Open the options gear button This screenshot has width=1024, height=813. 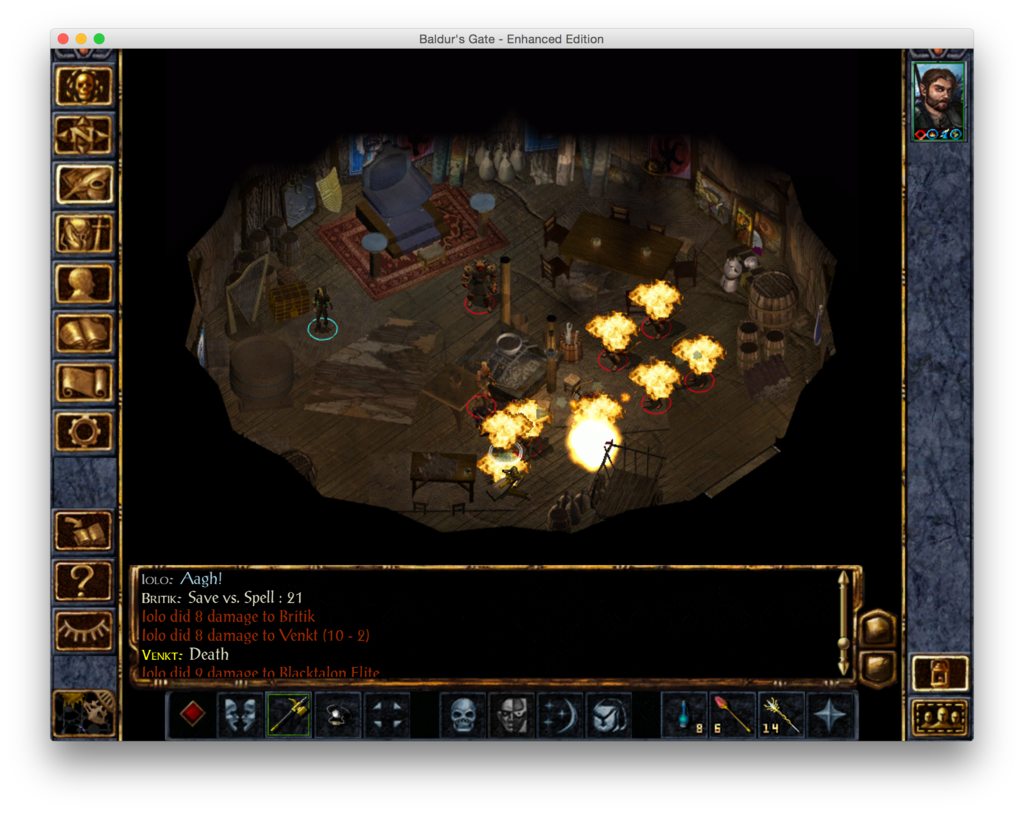(84, 431)
